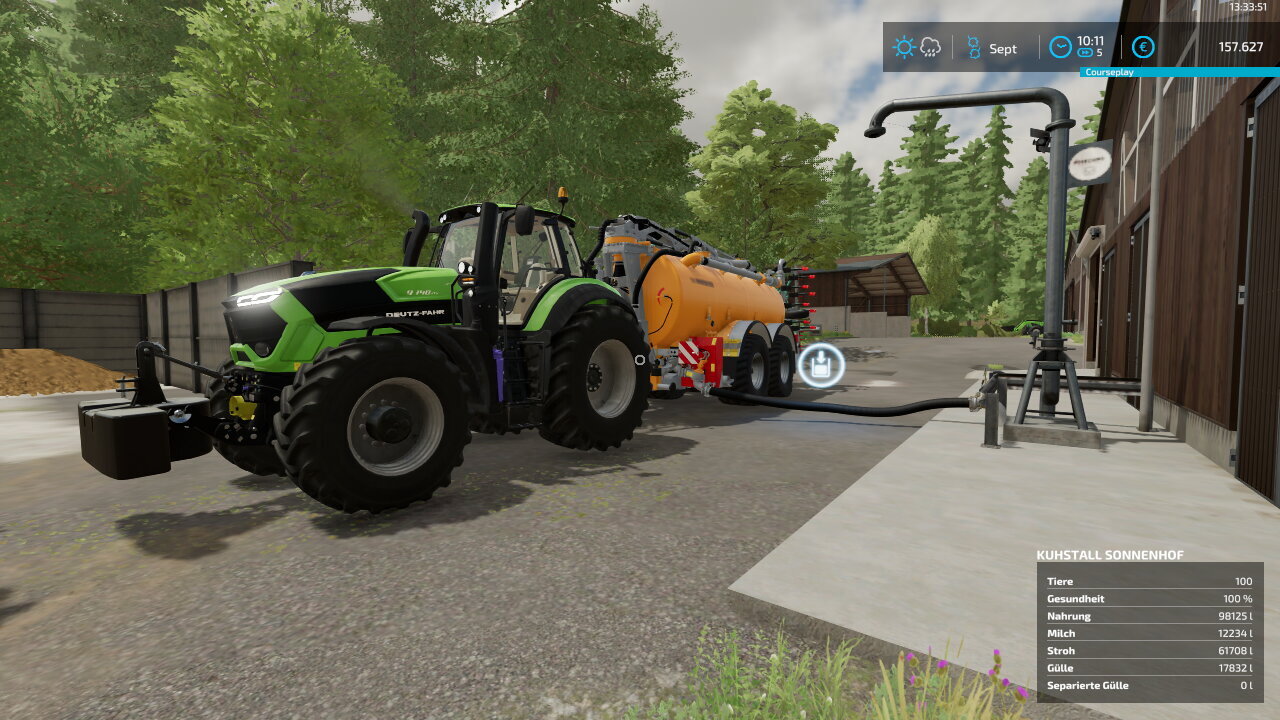This screenshot has width=1280, height=720.
Task: Open the euro money icon
Action: [1143, 47]
